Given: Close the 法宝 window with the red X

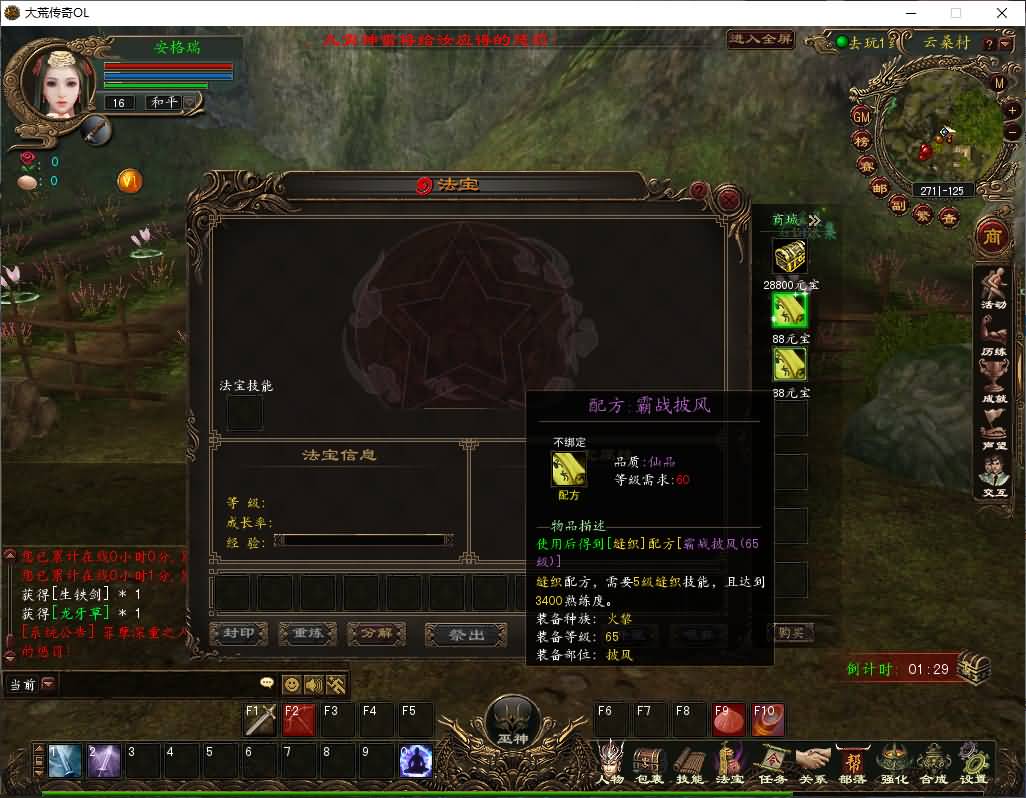Looking at the screenshot, I should pyautogui.click(x=729, y=198).
